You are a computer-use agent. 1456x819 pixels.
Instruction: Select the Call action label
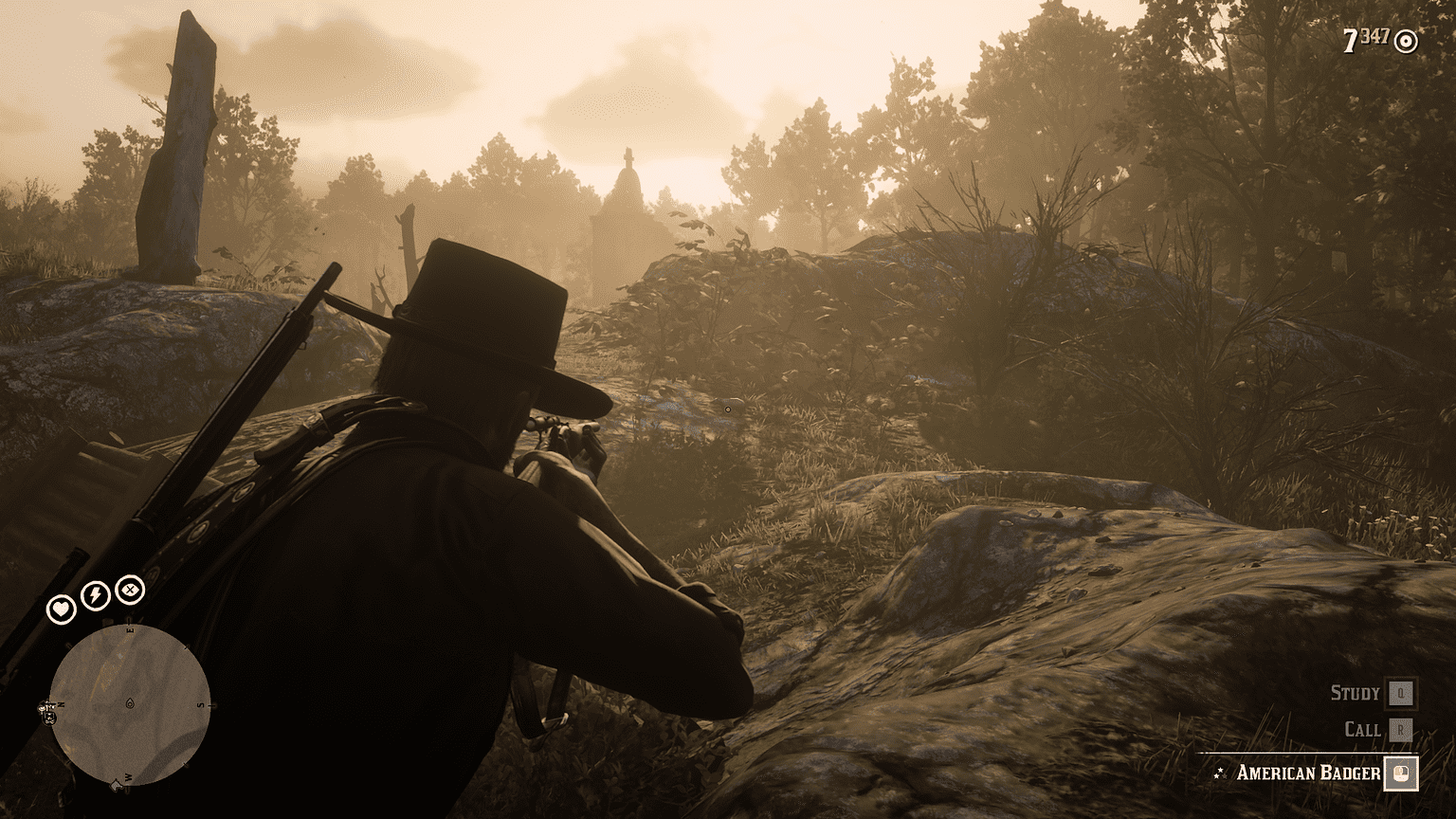tap(1363, 729)
